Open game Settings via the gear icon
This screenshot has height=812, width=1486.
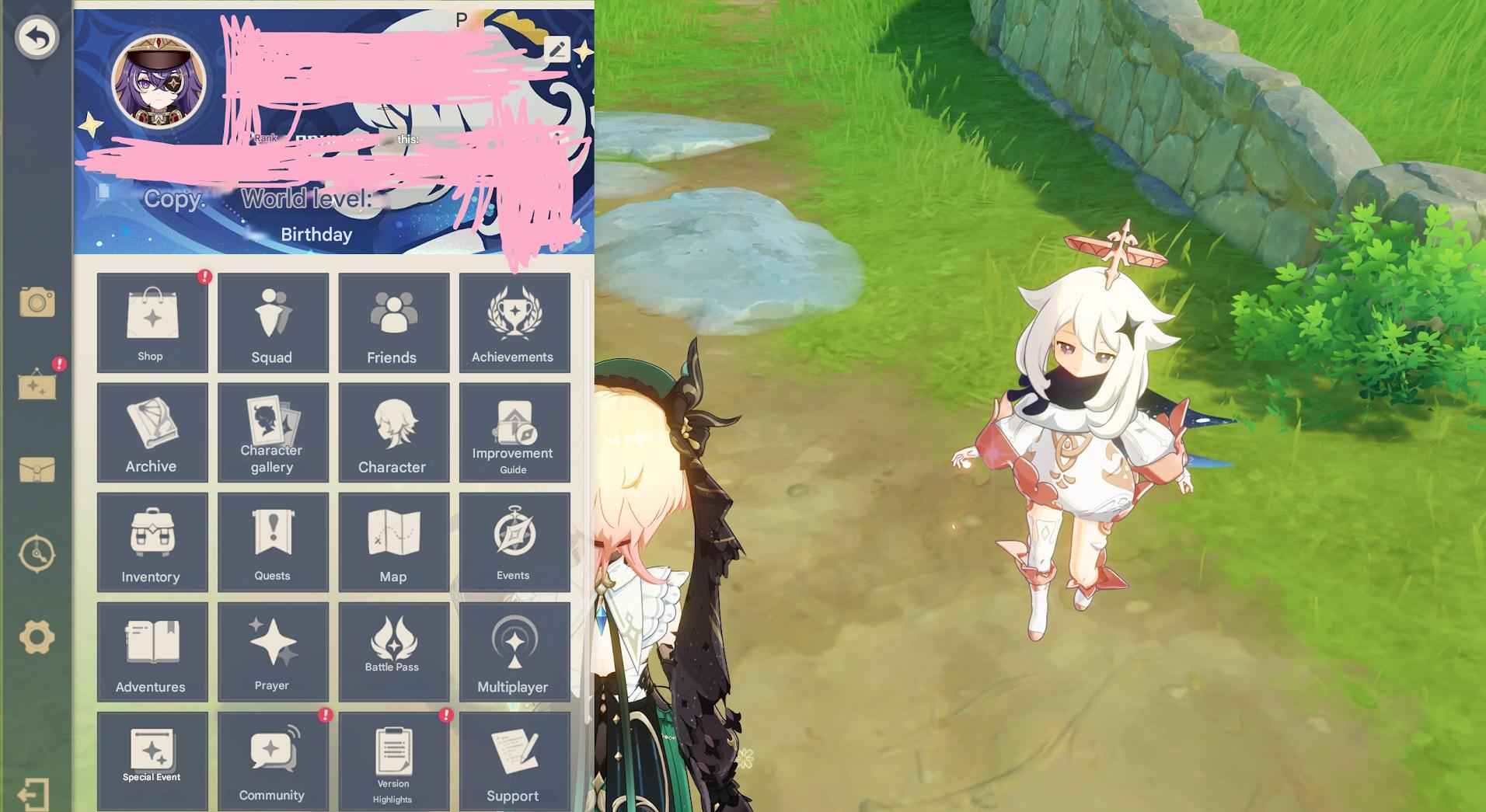pos(36,637)
